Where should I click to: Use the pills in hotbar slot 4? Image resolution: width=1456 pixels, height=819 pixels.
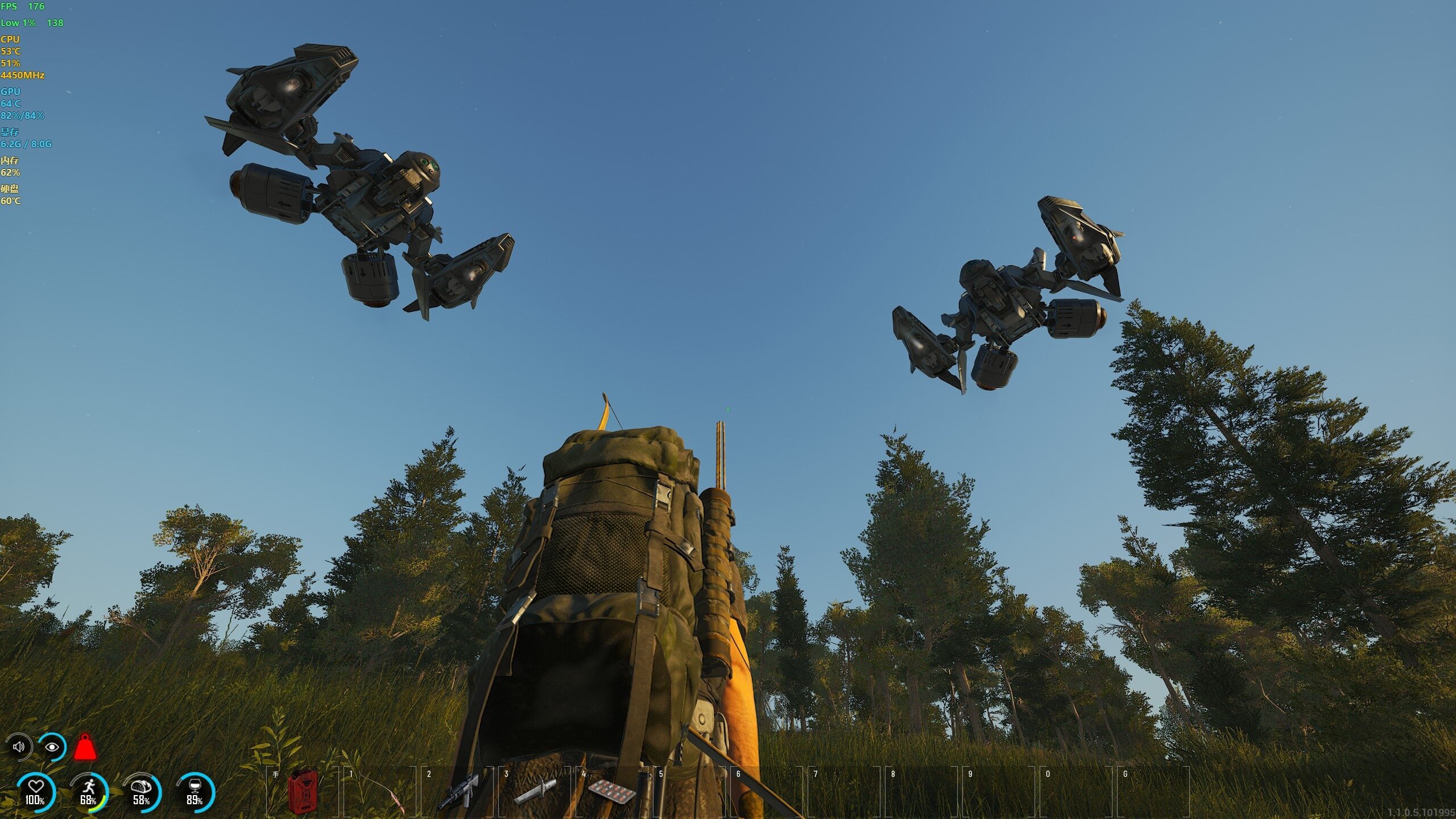(611, 793)
